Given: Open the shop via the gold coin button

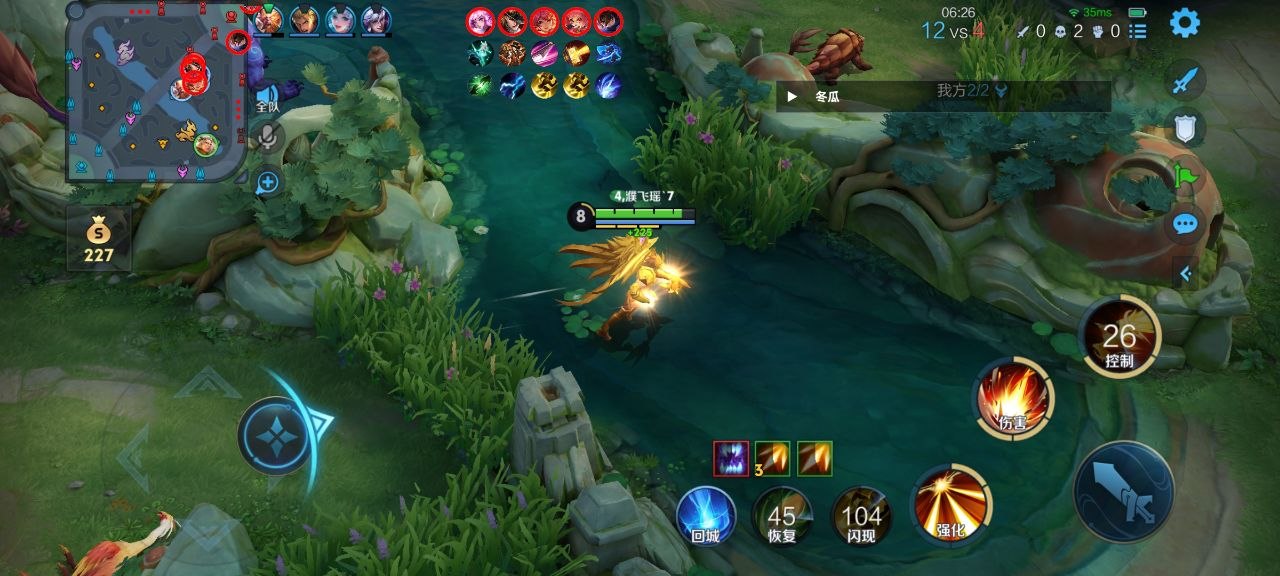Looking at the screenshot, I should tap(98, 239).
